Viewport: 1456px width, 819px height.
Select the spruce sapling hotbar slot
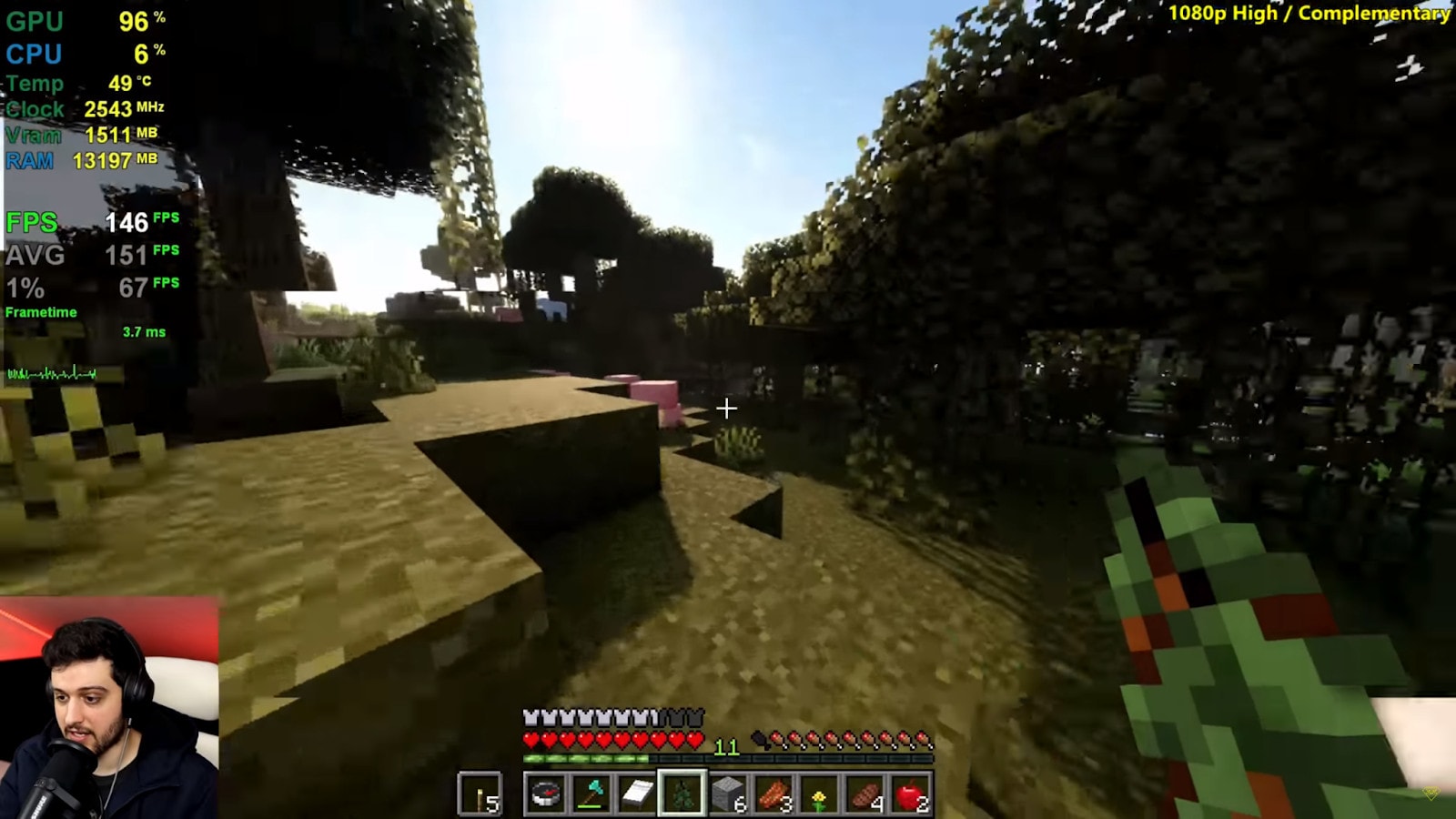coord(682,794)
